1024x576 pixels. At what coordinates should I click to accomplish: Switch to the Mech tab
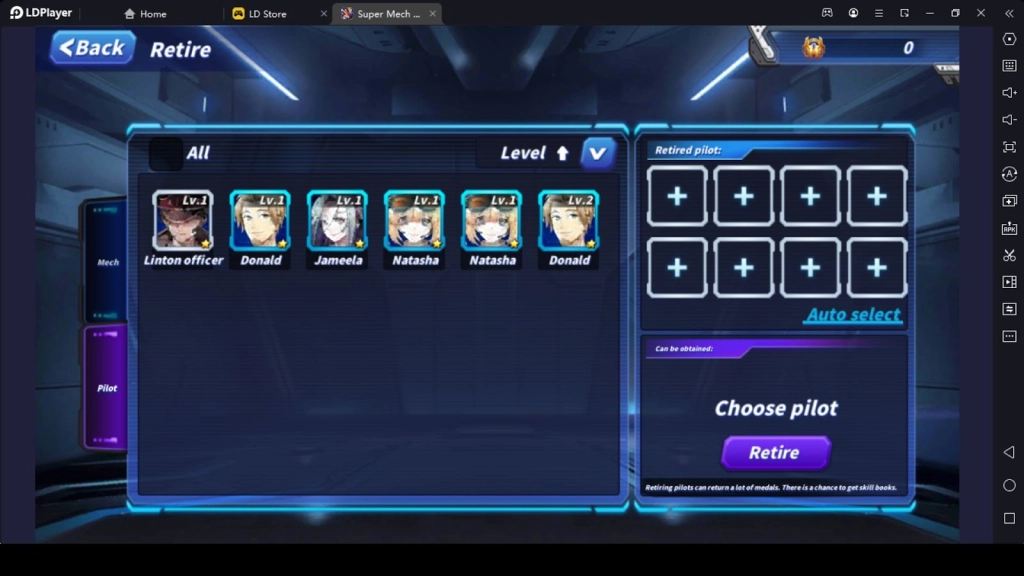click(107, 262)
